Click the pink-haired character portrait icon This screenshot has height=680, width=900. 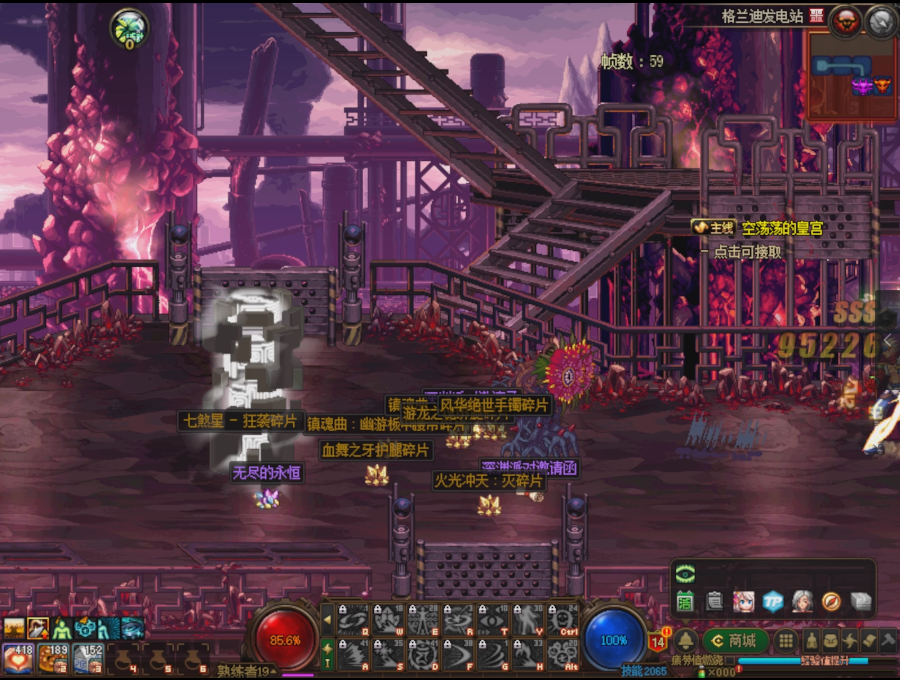[743, 601]
